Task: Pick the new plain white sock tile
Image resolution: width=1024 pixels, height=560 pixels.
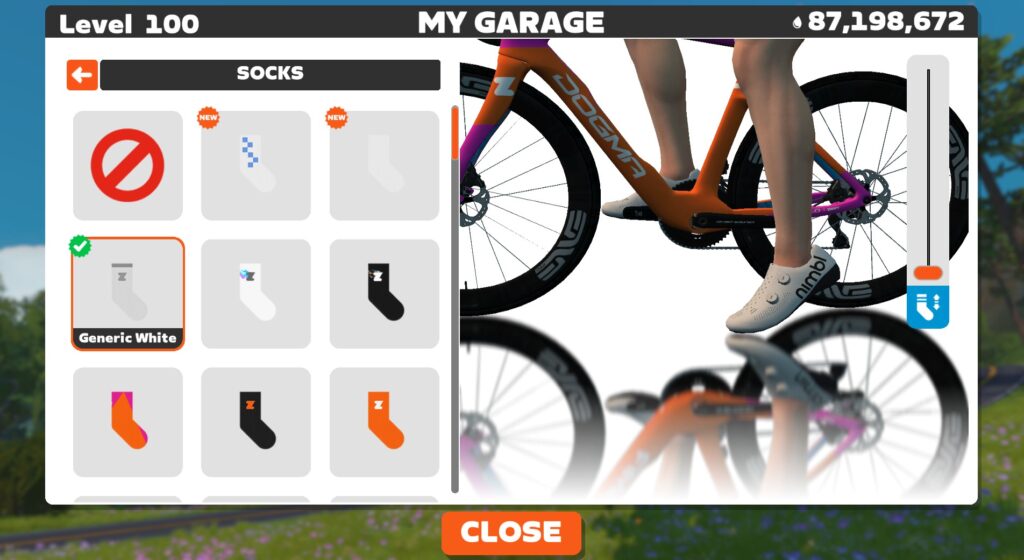Action: pos(384,165)
